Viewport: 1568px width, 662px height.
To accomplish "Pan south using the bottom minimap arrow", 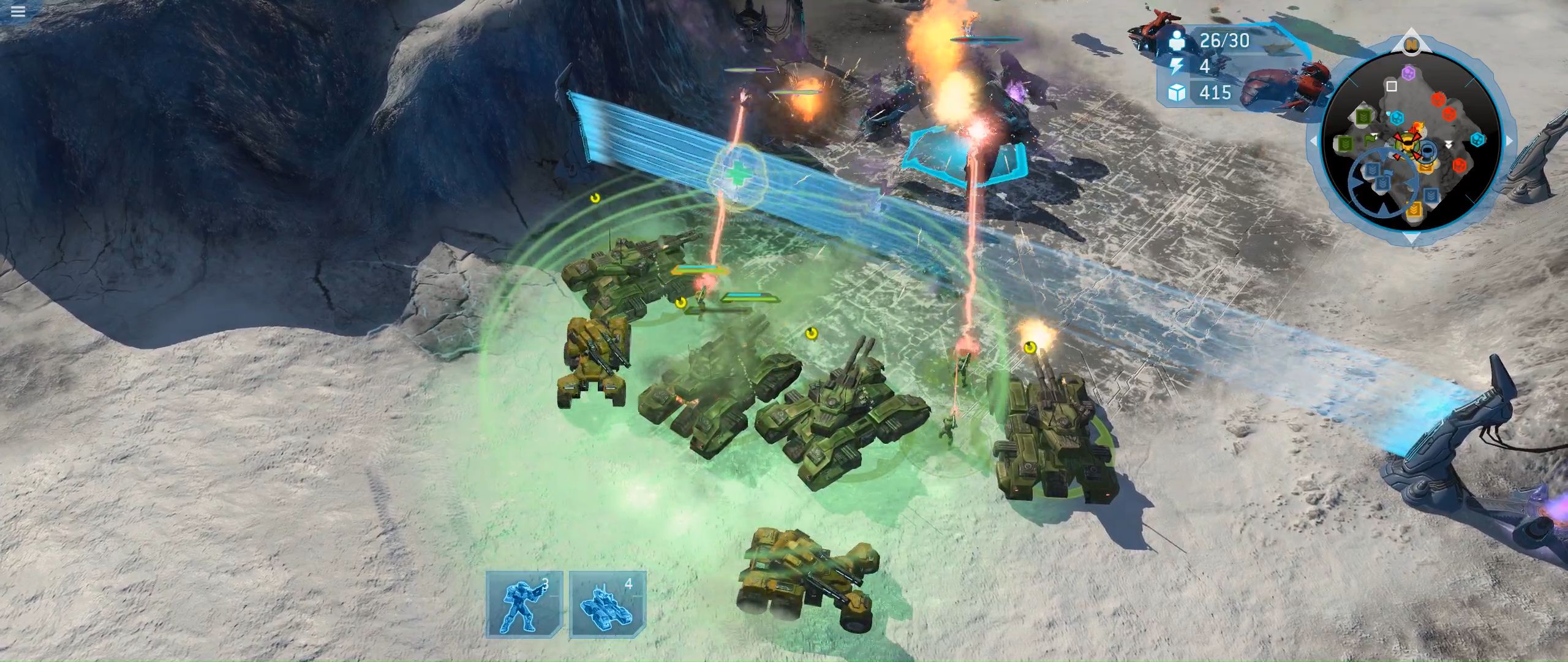I will (1412, 238).
